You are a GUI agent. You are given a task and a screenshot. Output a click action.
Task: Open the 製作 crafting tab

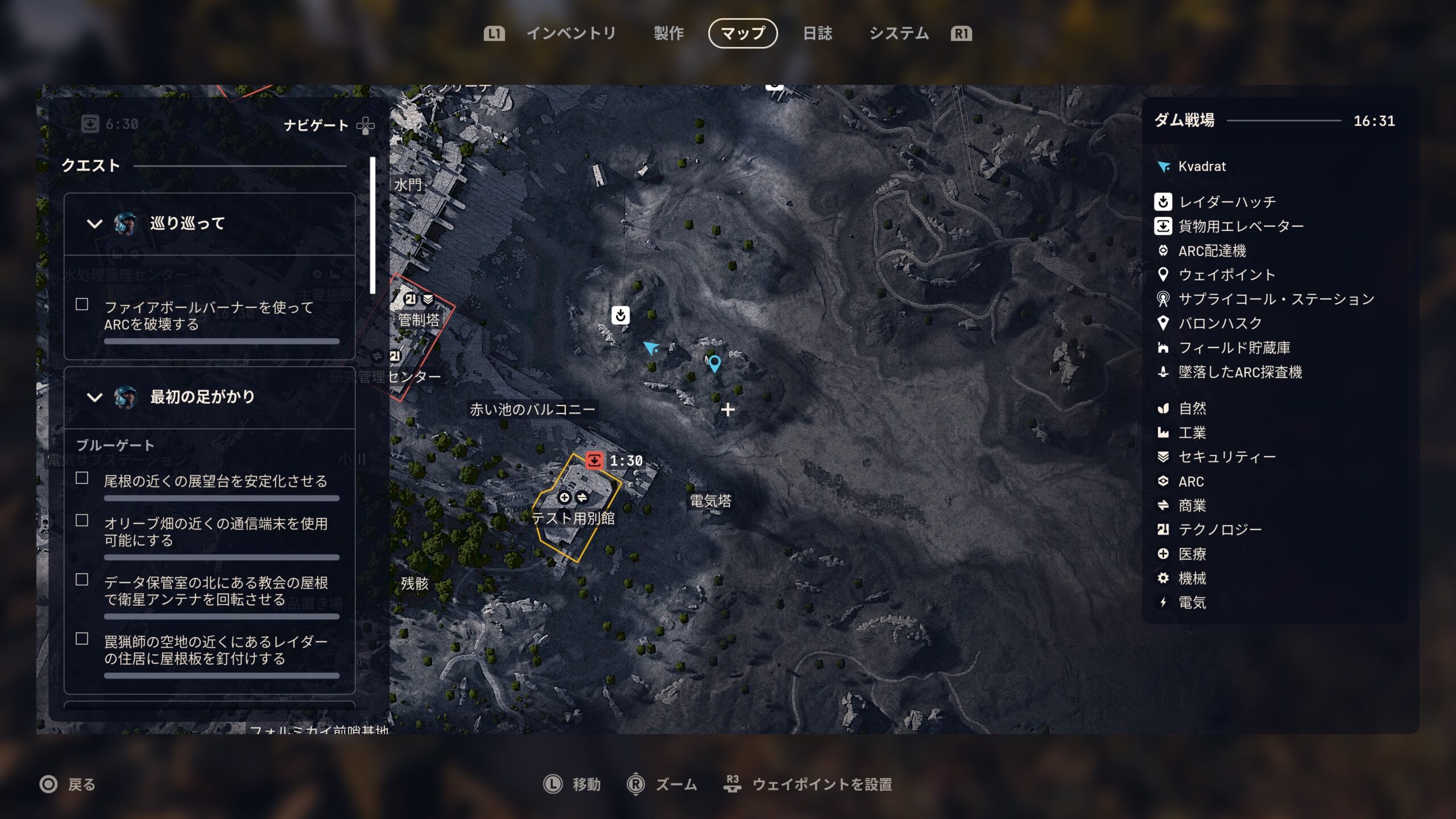tap(669, 34)
